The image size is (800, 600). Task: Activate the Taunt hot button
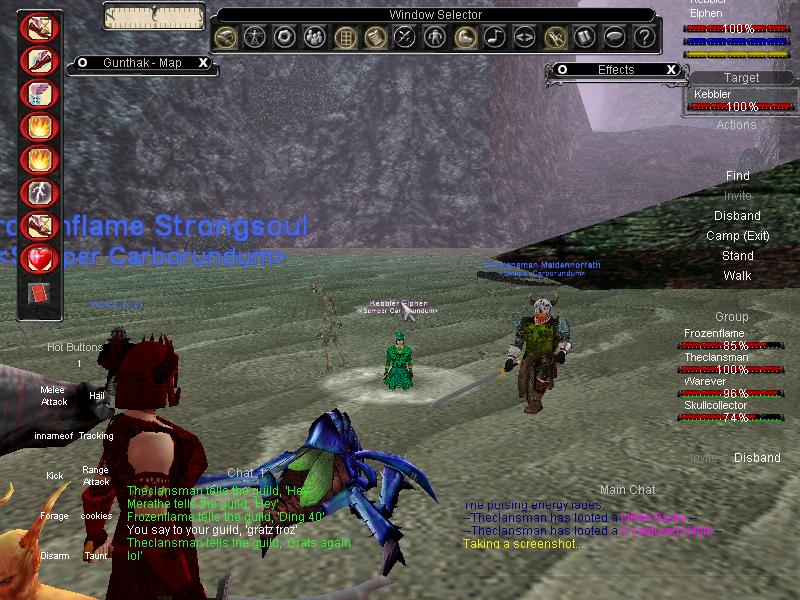point(96,556)
